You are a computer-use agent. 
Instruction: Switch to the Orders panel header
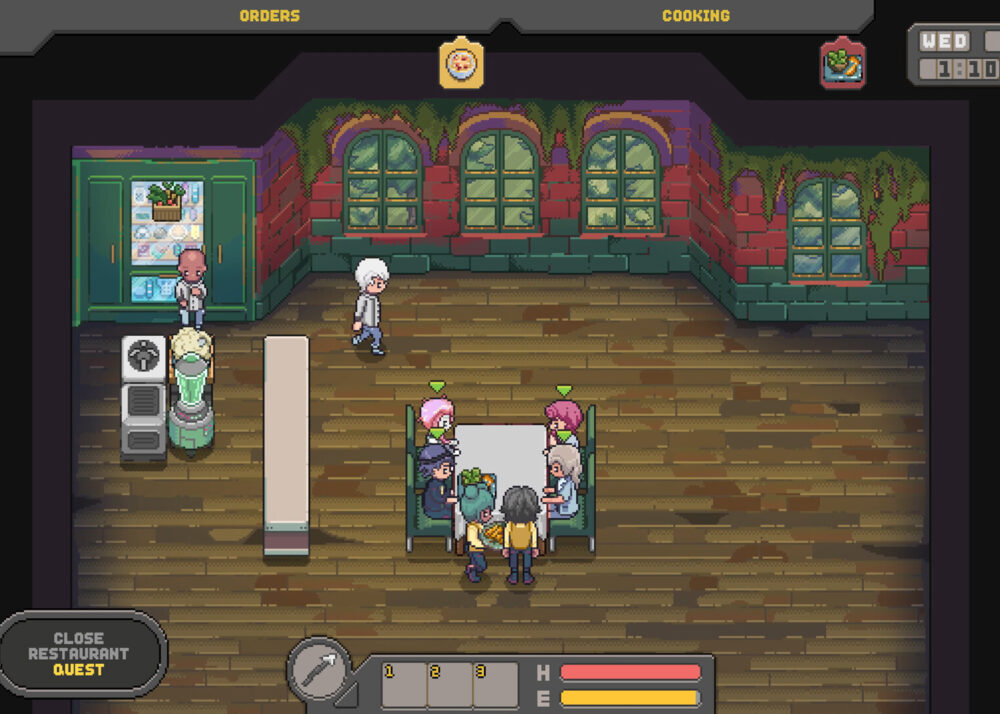click(x=269, y=16)
